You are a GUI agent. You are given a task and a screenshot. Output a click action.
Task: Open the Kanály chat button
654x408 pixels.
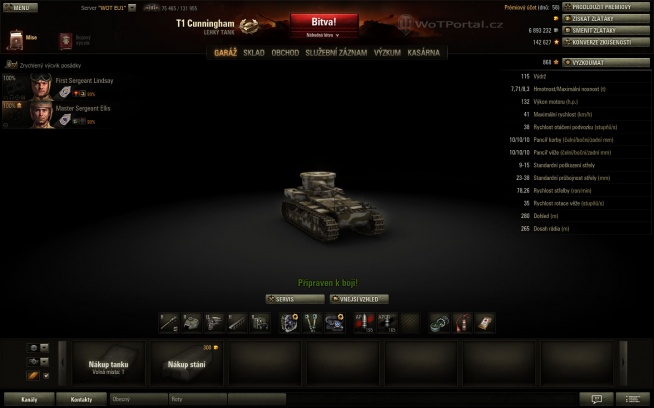[x=30, y=398]
